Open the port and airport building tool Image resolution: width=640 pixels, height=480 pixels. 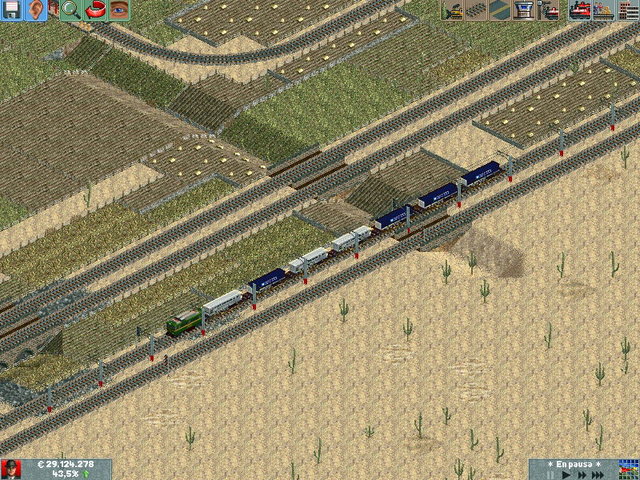[x=523, y=11]
